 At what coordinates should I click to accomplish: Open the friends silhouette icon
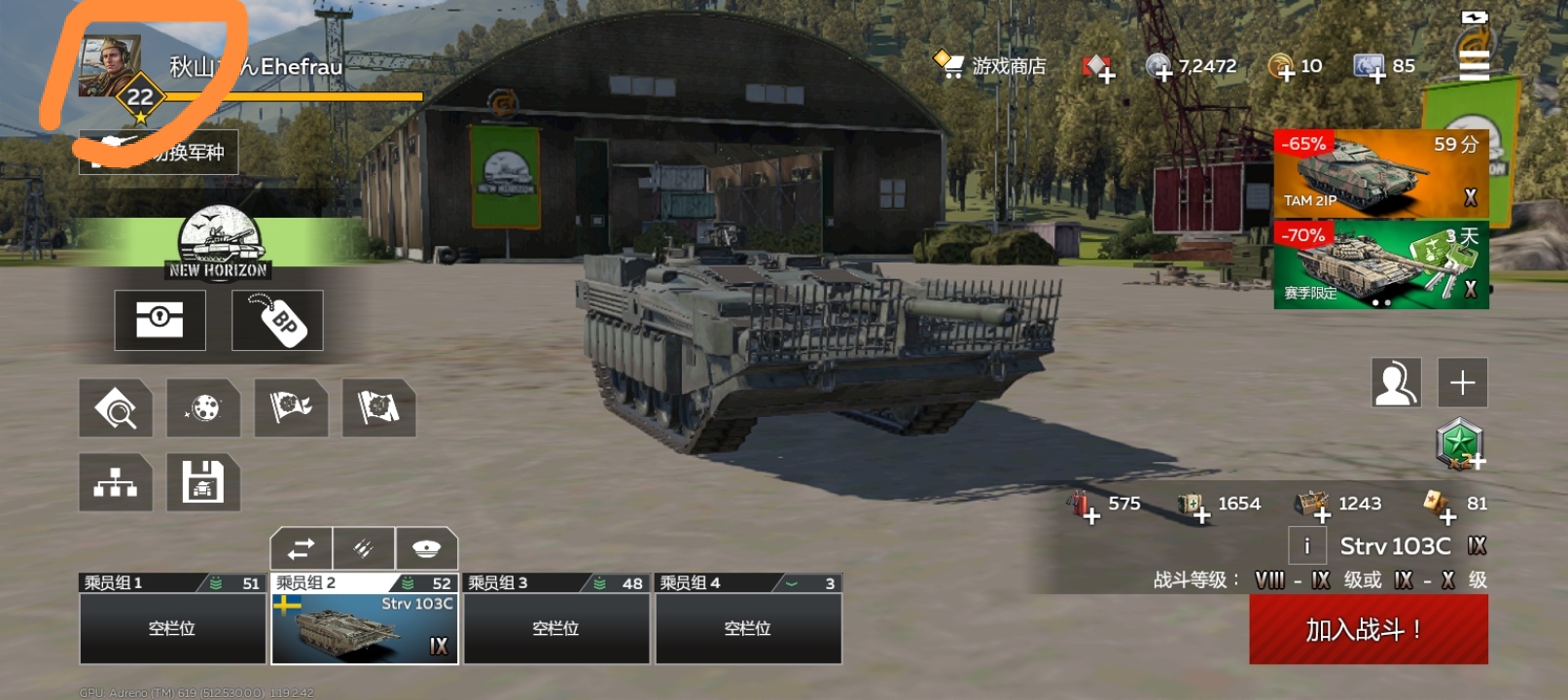1396,382
